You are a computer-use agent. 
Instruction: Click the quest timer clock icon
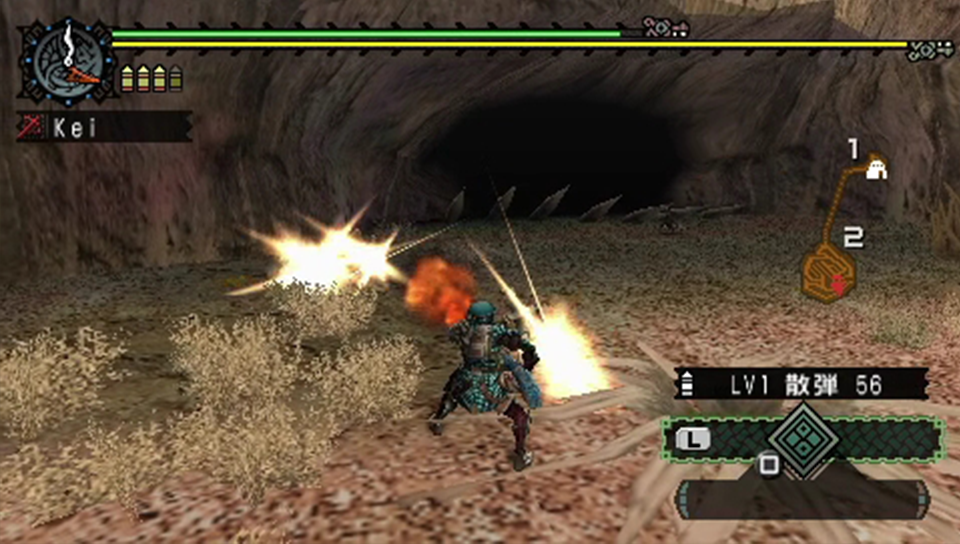[x=64, y=62]
